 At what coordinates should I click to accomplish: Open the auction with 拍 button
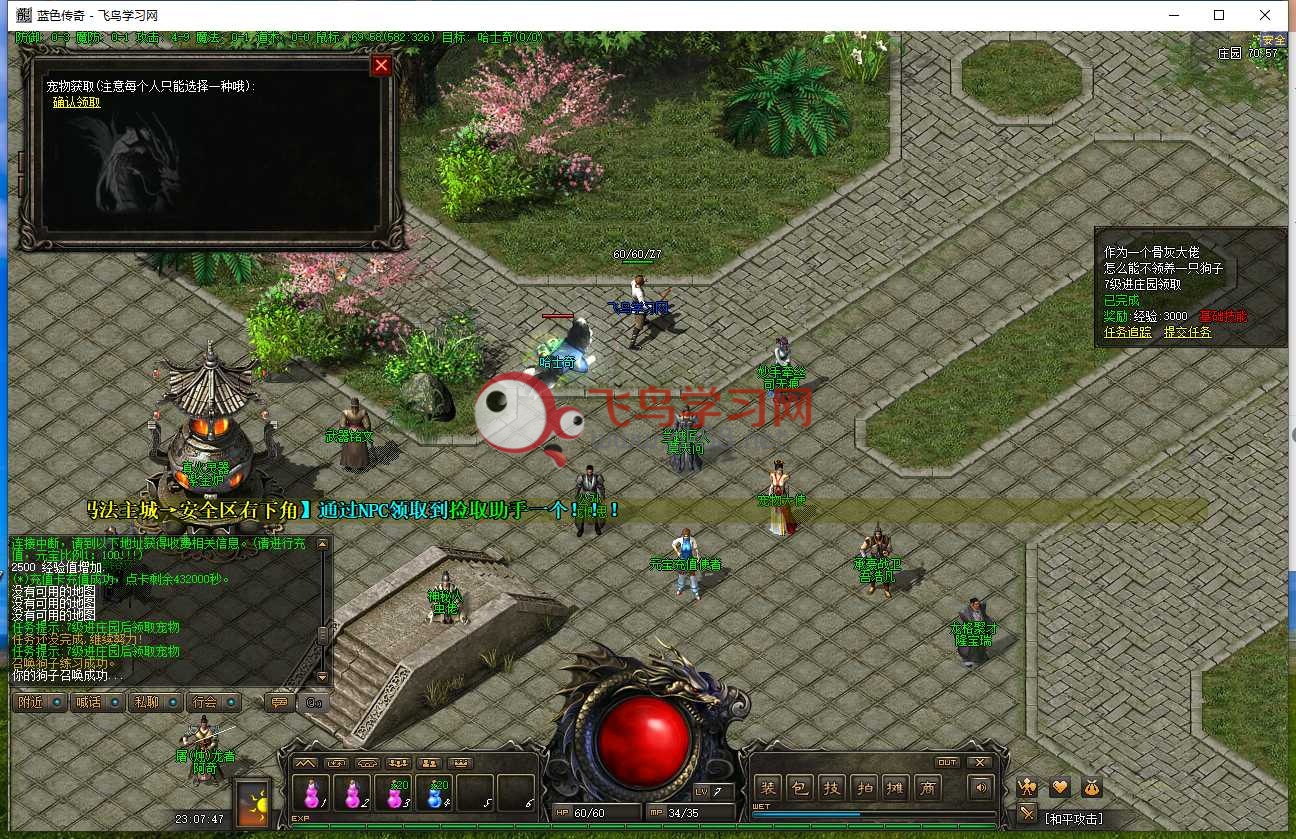pos(863,788)
